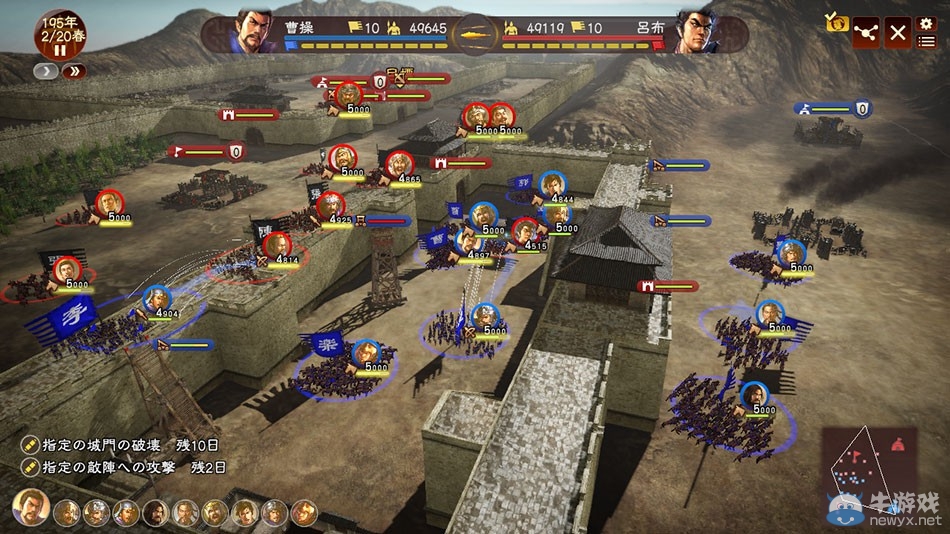Open the list menu icon below gear

tap(926, 41)
